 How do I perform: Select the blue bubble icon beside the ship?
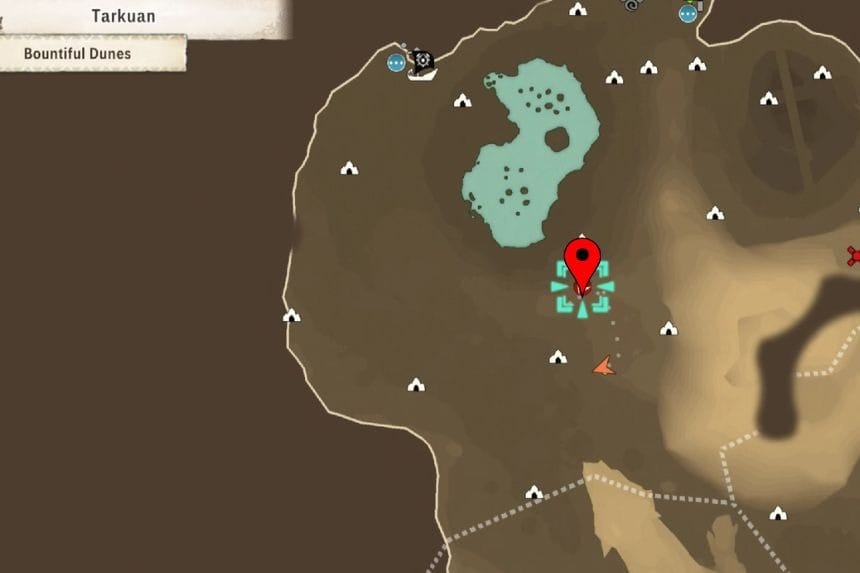click(x=397, y=62)
